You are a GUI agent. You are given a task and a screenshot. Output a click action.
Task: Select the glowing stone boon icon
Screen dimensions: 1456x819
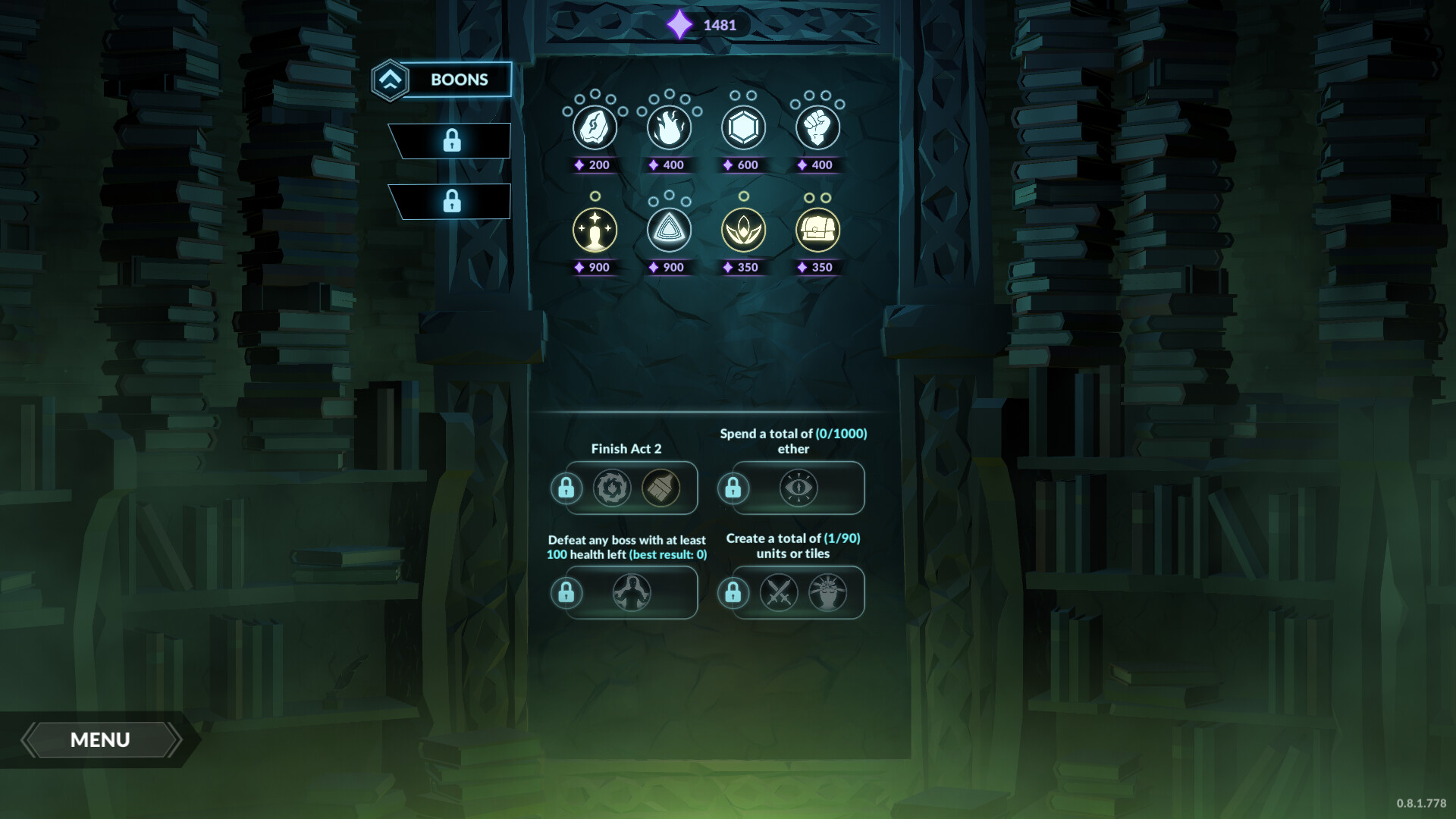coord(595,127)
